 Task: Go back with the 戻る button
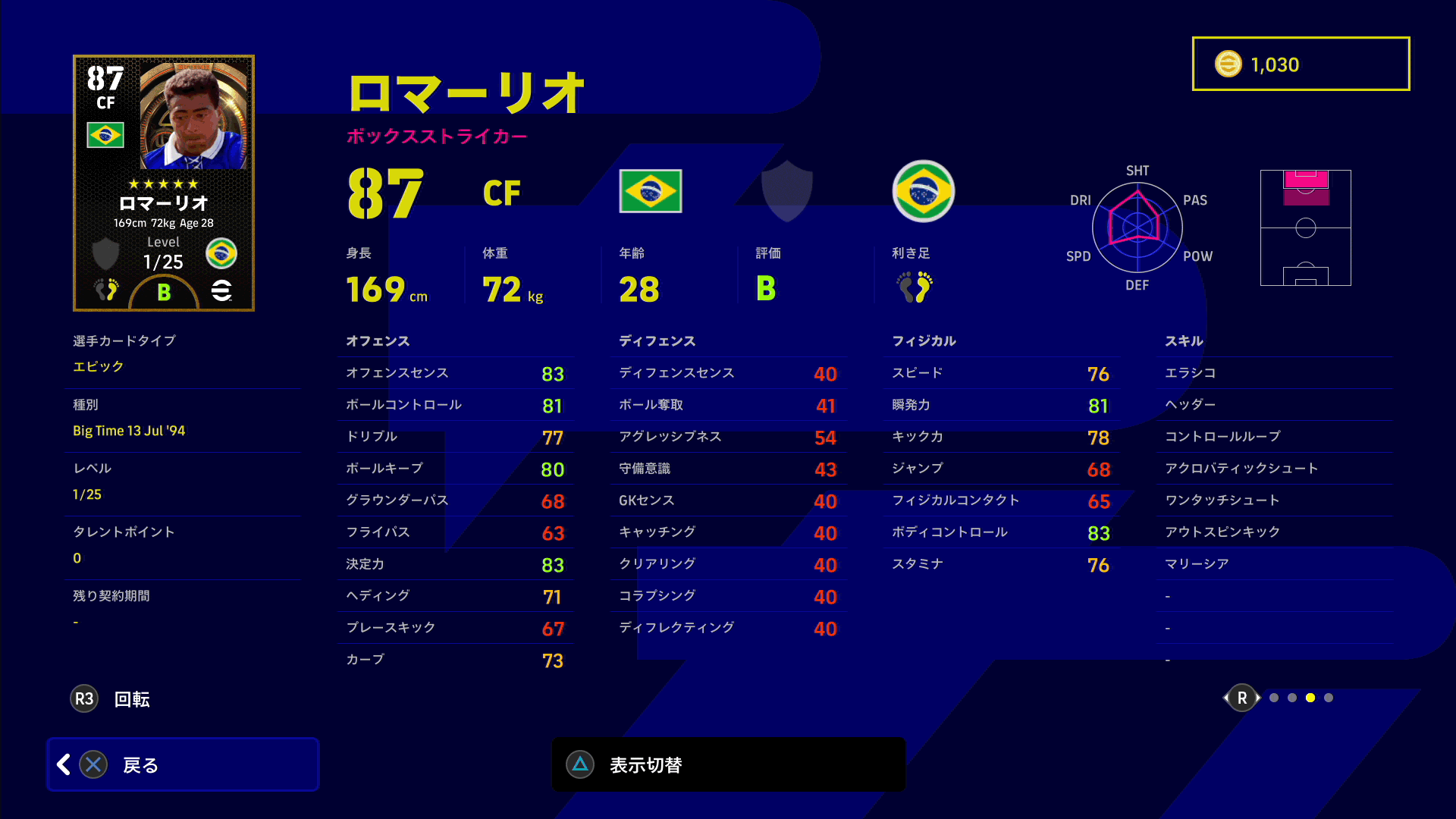coord(182,764)
